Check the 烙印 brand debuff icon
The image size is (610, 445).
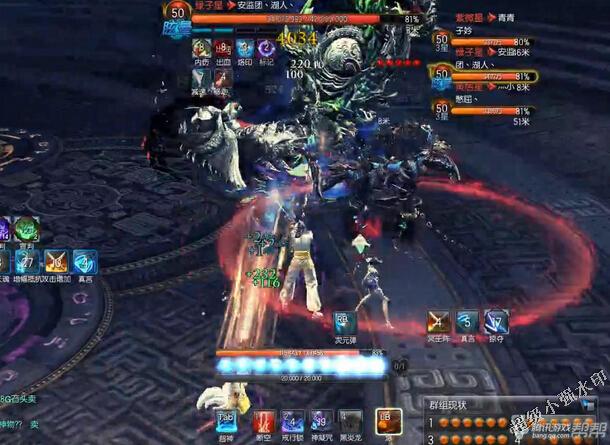tap(244, 48)
